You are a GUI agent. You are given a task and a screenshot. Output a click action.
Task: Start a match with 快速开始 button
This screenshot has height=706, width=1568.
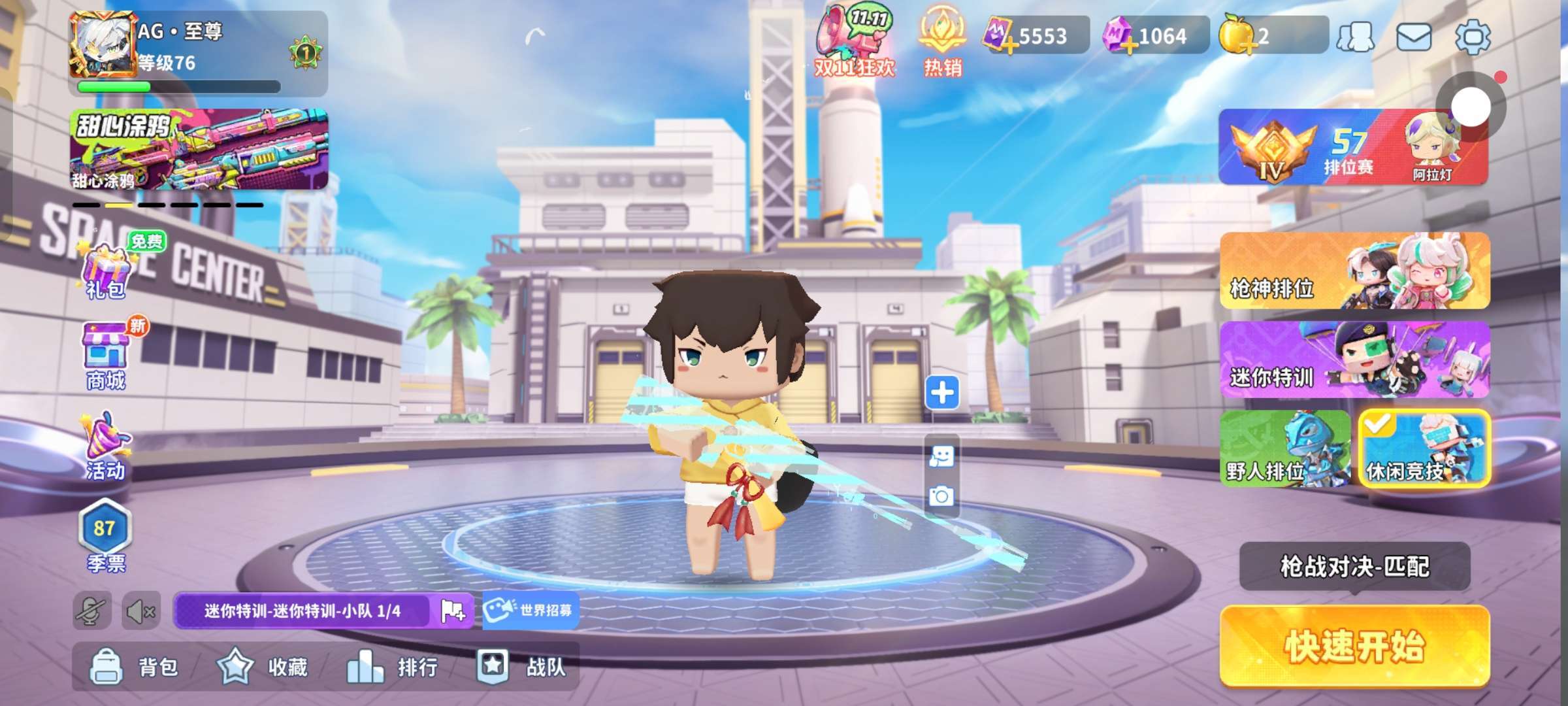click(x=1354, y=646)
